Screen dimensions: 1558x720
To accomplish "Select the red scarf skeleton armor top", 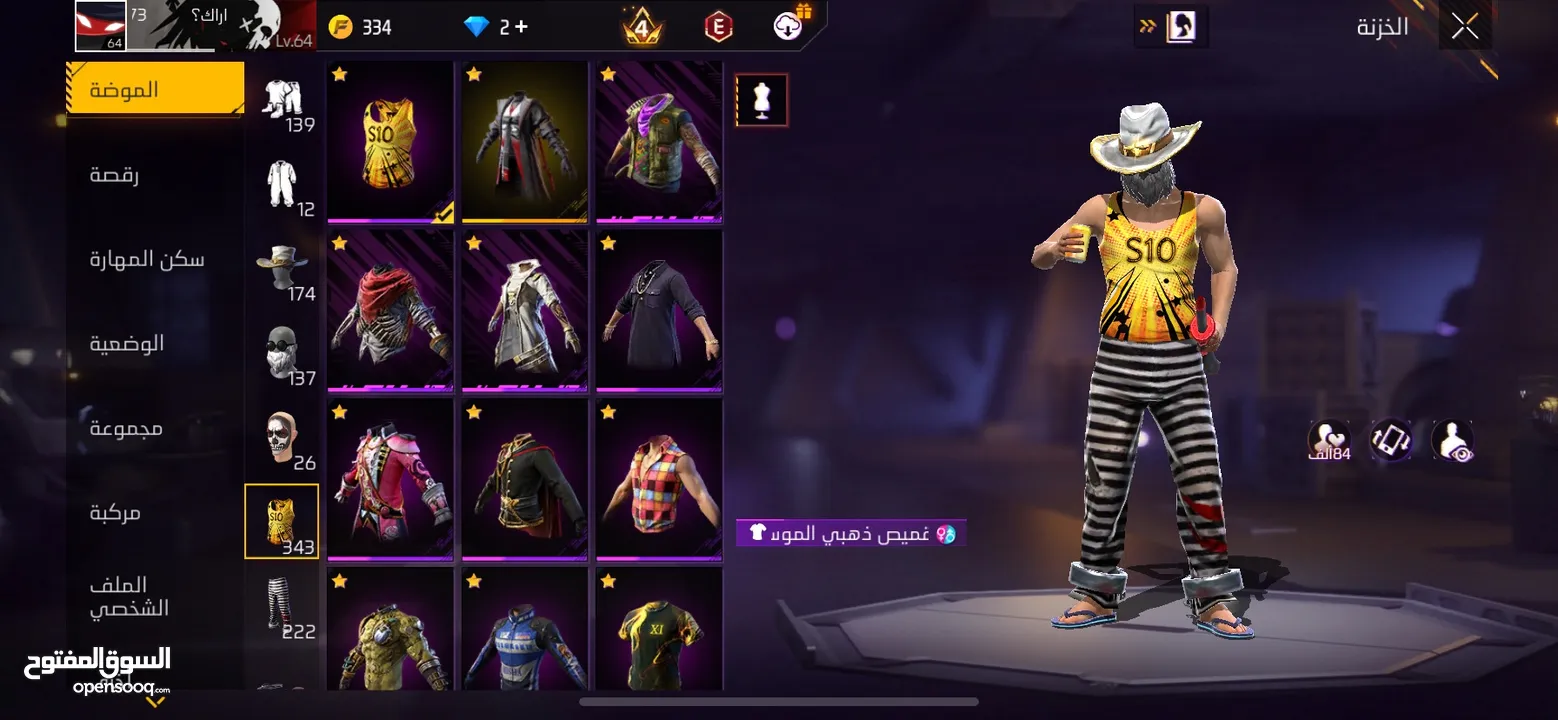I will (x=390, y=310).
